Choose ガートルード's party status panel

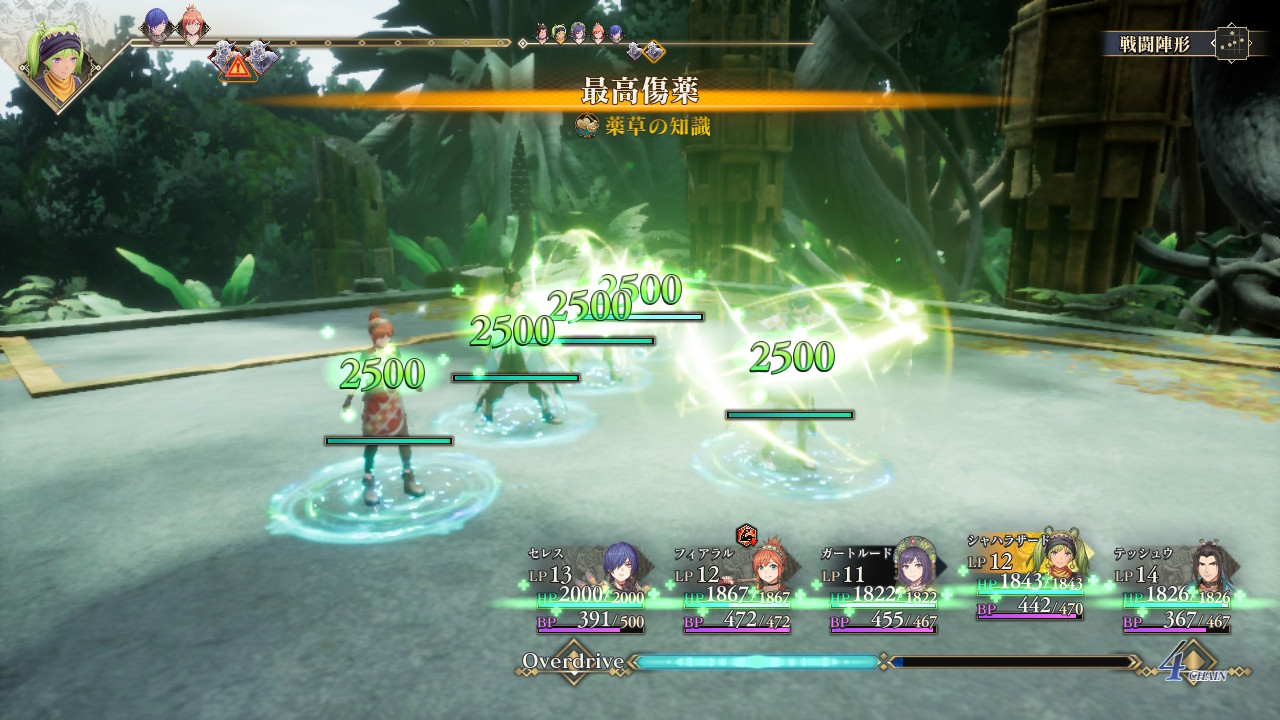click(884, 591)
